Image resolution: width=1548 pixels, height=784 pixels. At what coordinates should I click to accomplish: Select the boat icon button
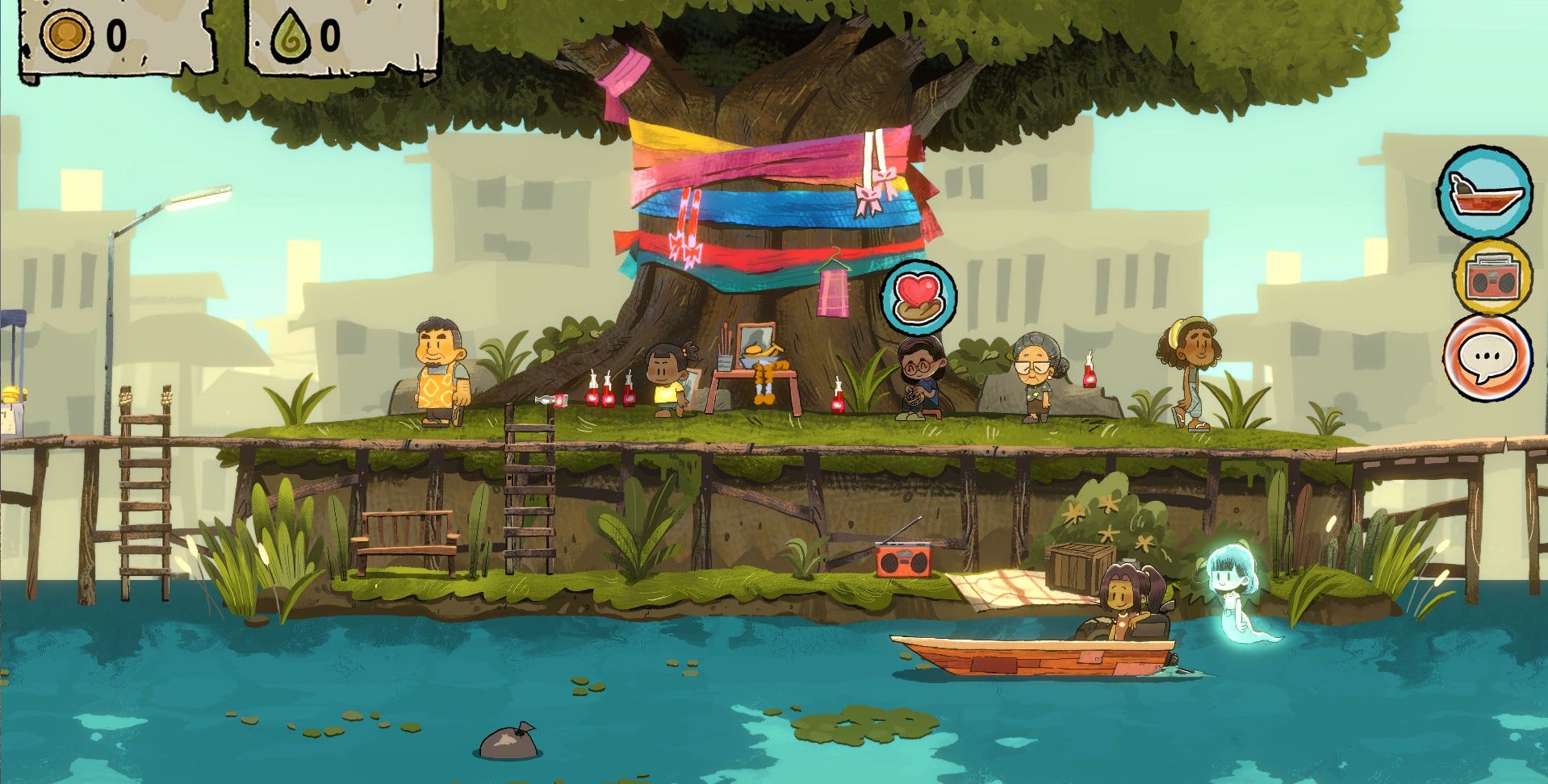coord(1483,193)
